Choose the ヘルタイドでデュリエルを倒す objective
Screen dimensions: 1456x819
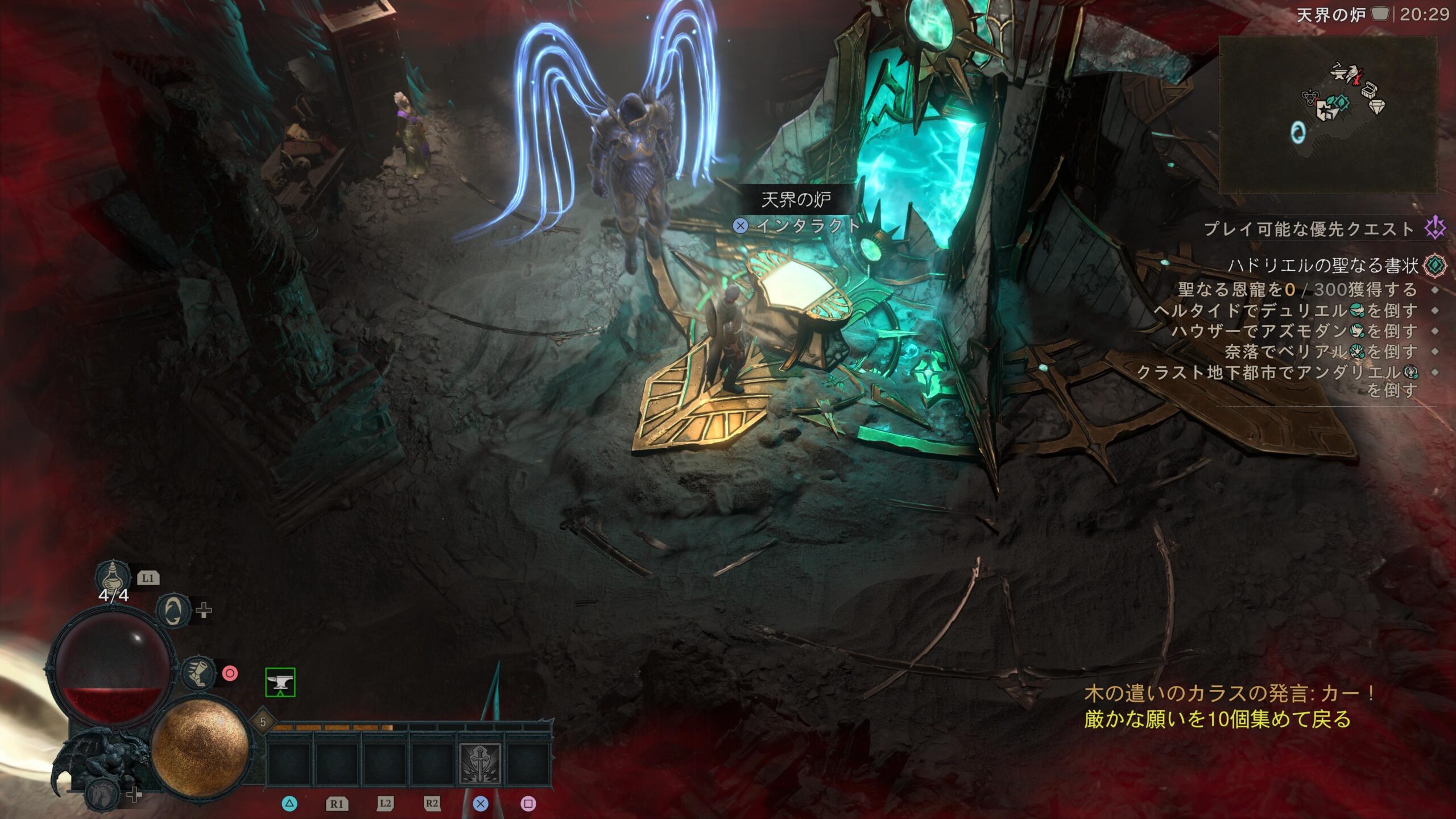(1285, 311)
